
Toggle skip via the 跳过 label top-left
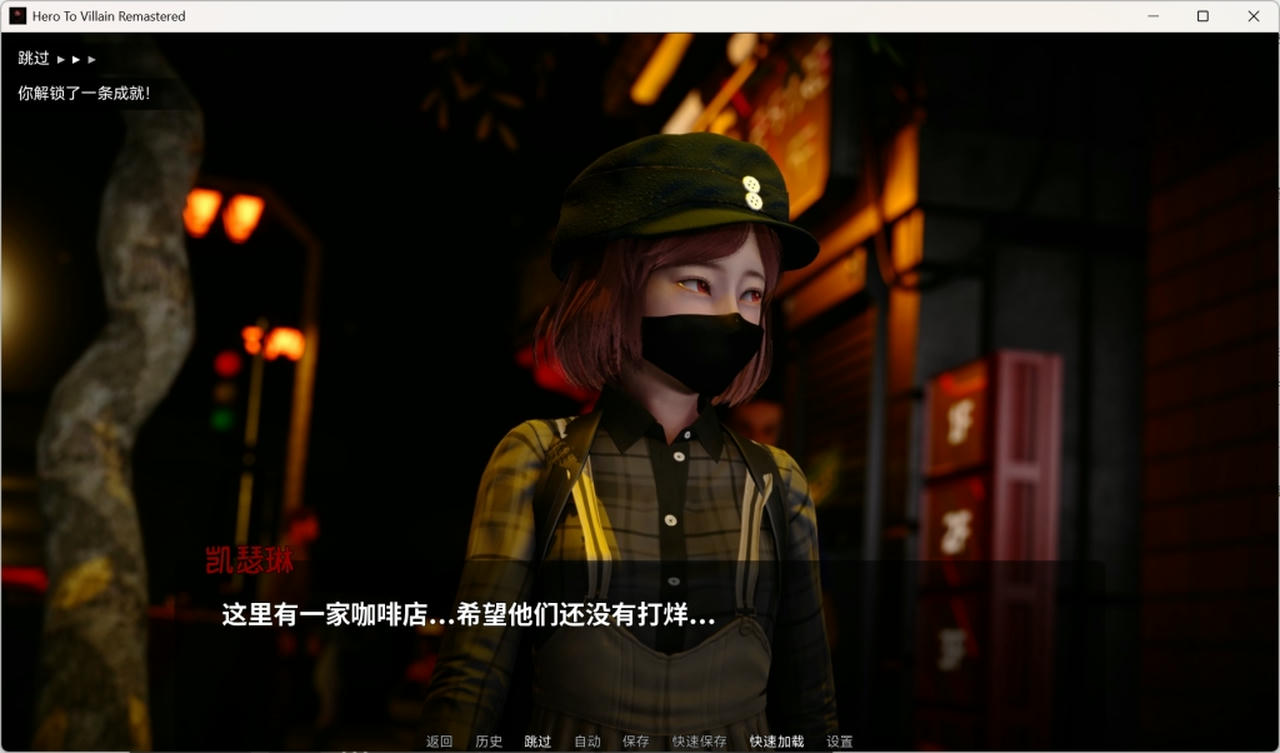point(31,58)
